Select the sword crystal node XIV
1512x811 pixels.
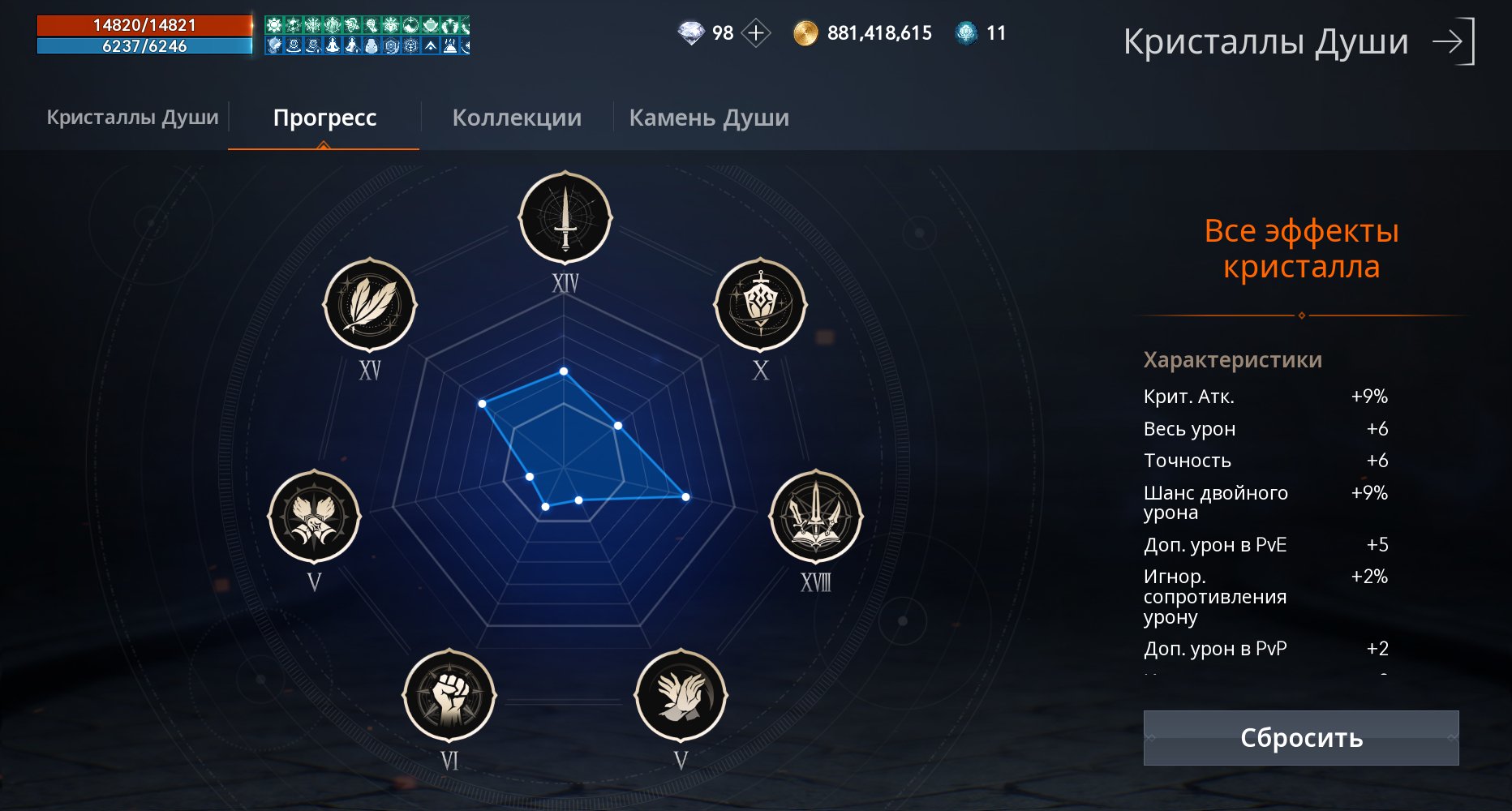pyautogui.click(x=565, y=218)
